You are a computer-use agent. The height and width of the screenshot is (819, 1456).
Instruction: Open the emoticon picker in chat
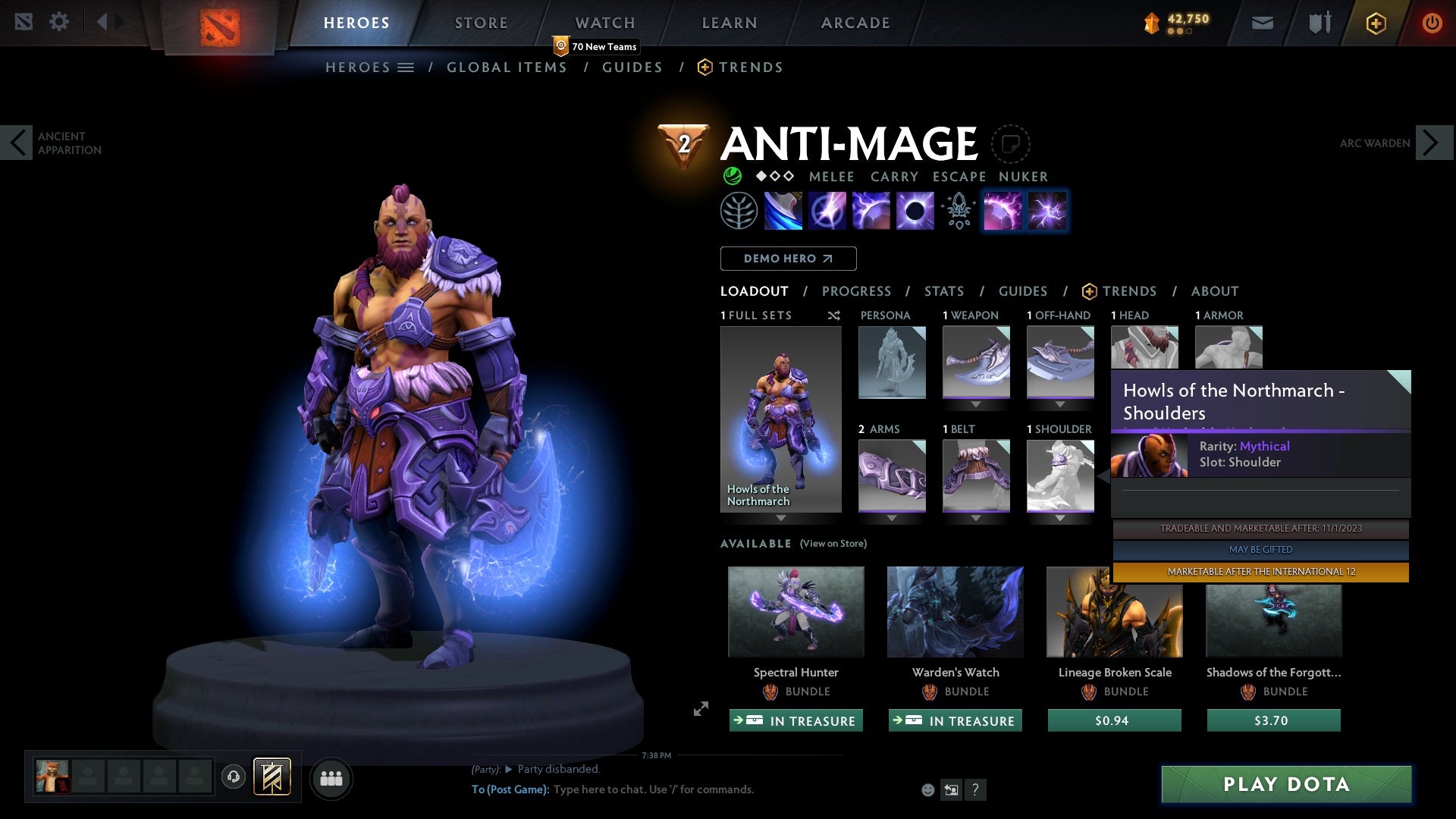coord(928,789)
